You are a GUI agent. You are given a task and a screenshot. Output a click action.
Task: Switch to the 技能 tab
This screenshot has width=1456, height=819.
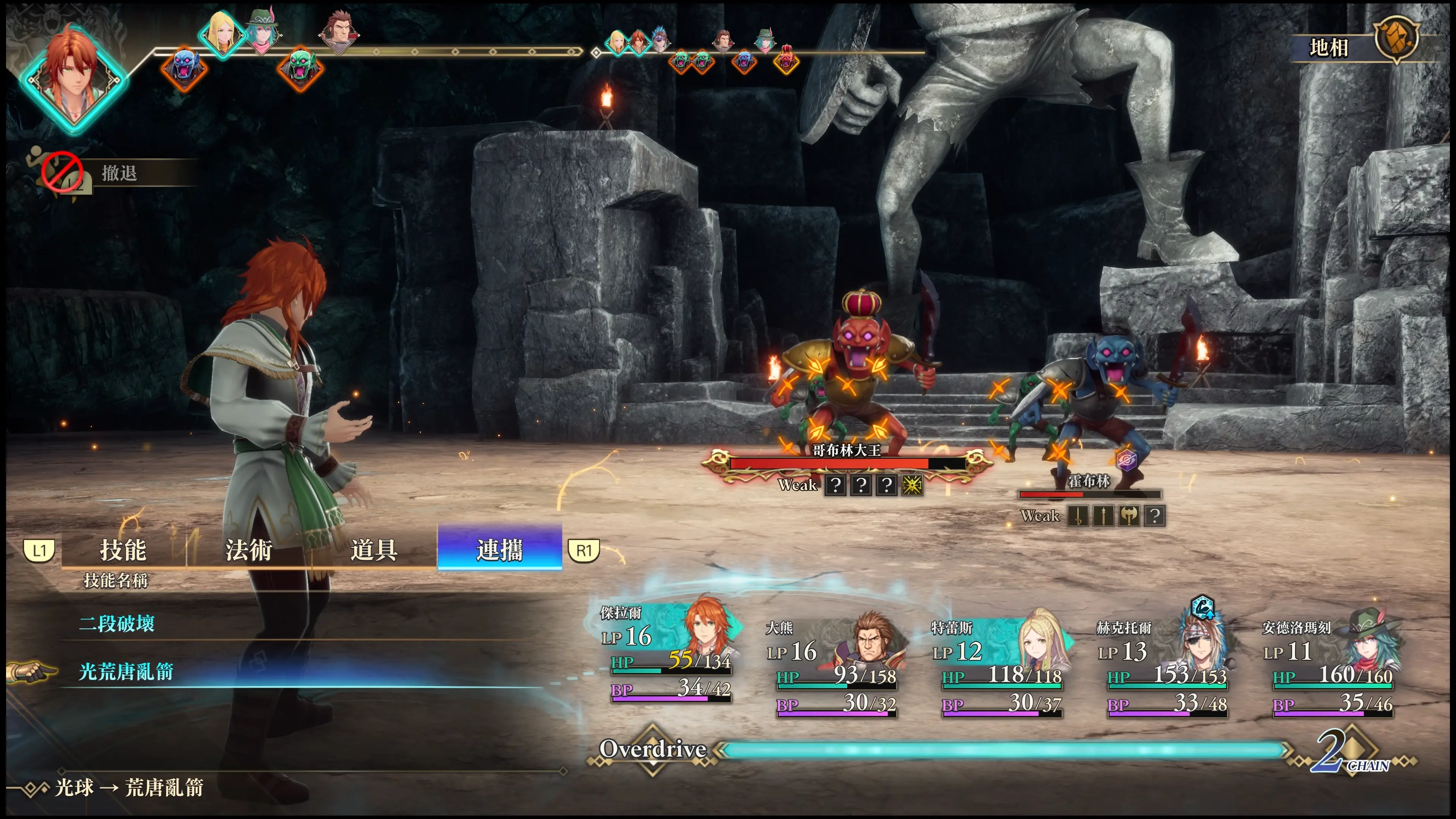pos(123,549)
